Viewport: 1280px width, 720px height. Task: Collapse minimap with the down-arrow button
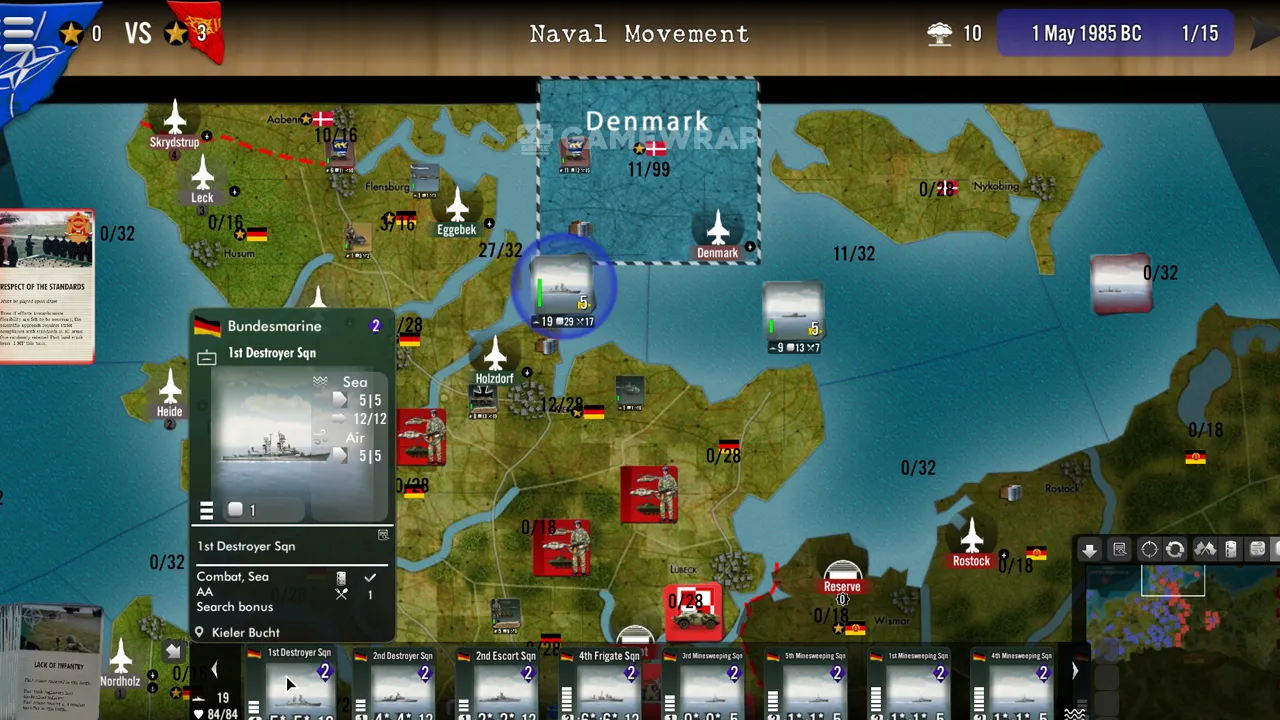[1089, 549]
